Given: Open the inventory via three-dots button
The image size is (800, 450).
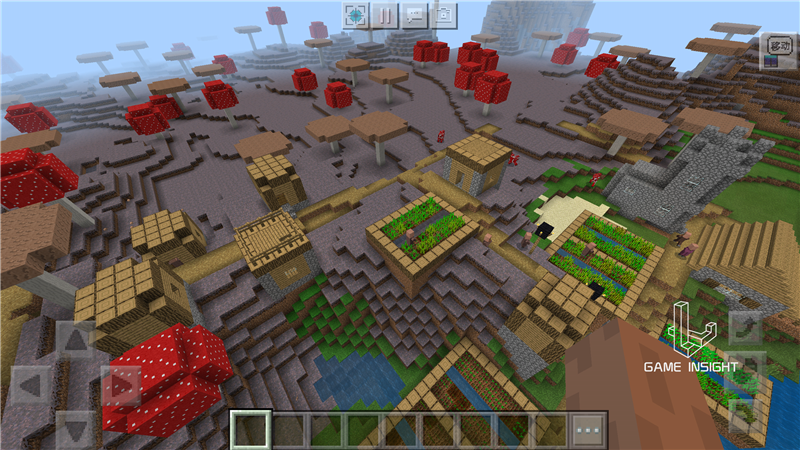Looking at the screenshot, I should click(588, 430).
